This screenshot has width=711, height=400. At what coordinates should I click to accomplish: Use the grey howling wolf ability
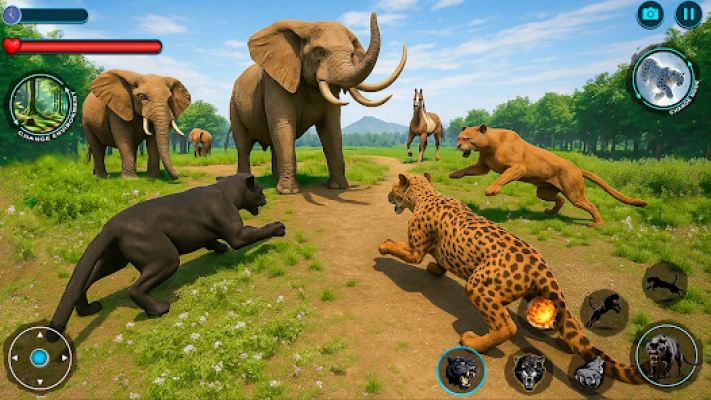(591, 372)
